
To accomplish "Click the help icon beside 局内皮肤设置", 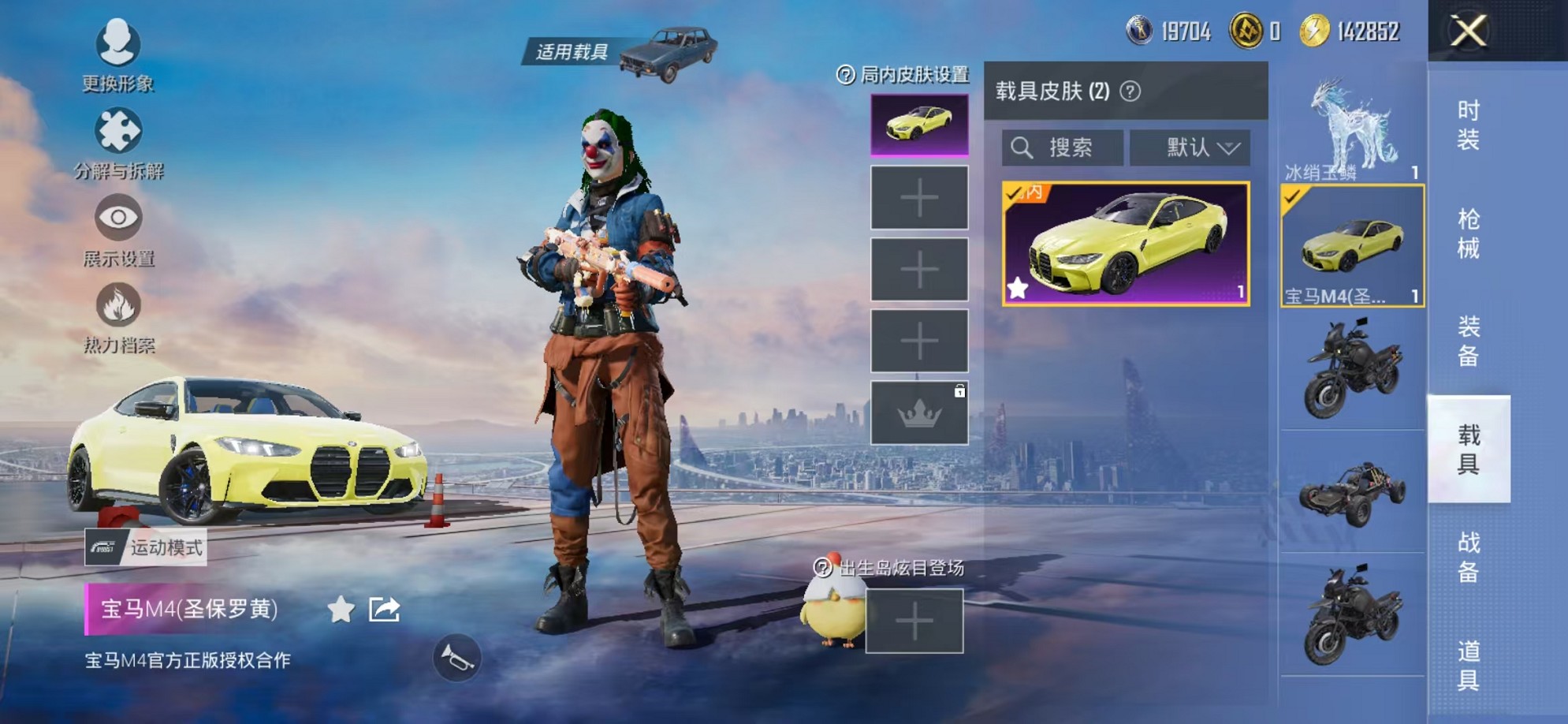I will click(x=844, y=75).
